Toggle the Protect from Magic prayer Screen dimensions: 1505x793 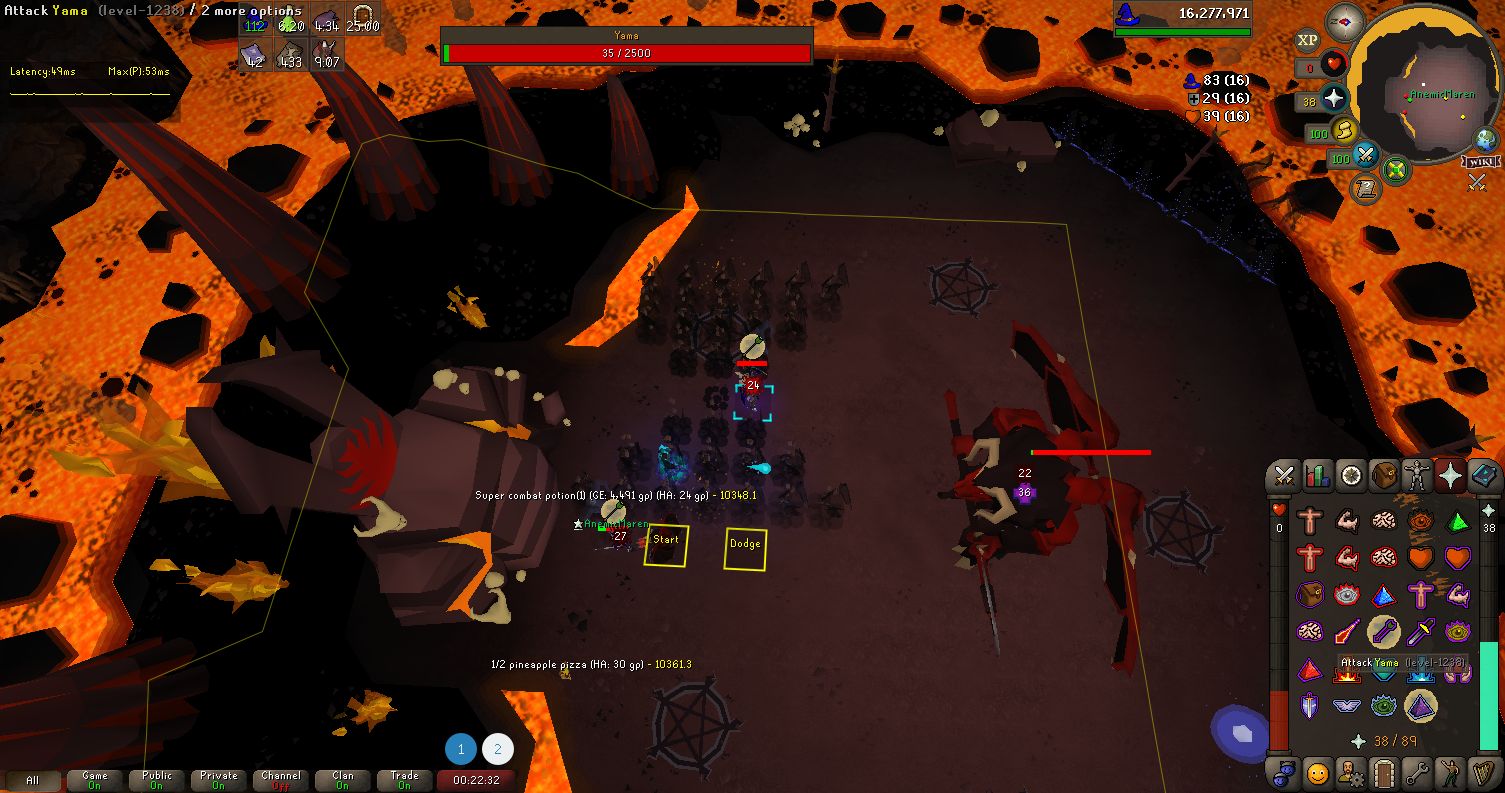pyautogui.click(x=1347, y=632)
